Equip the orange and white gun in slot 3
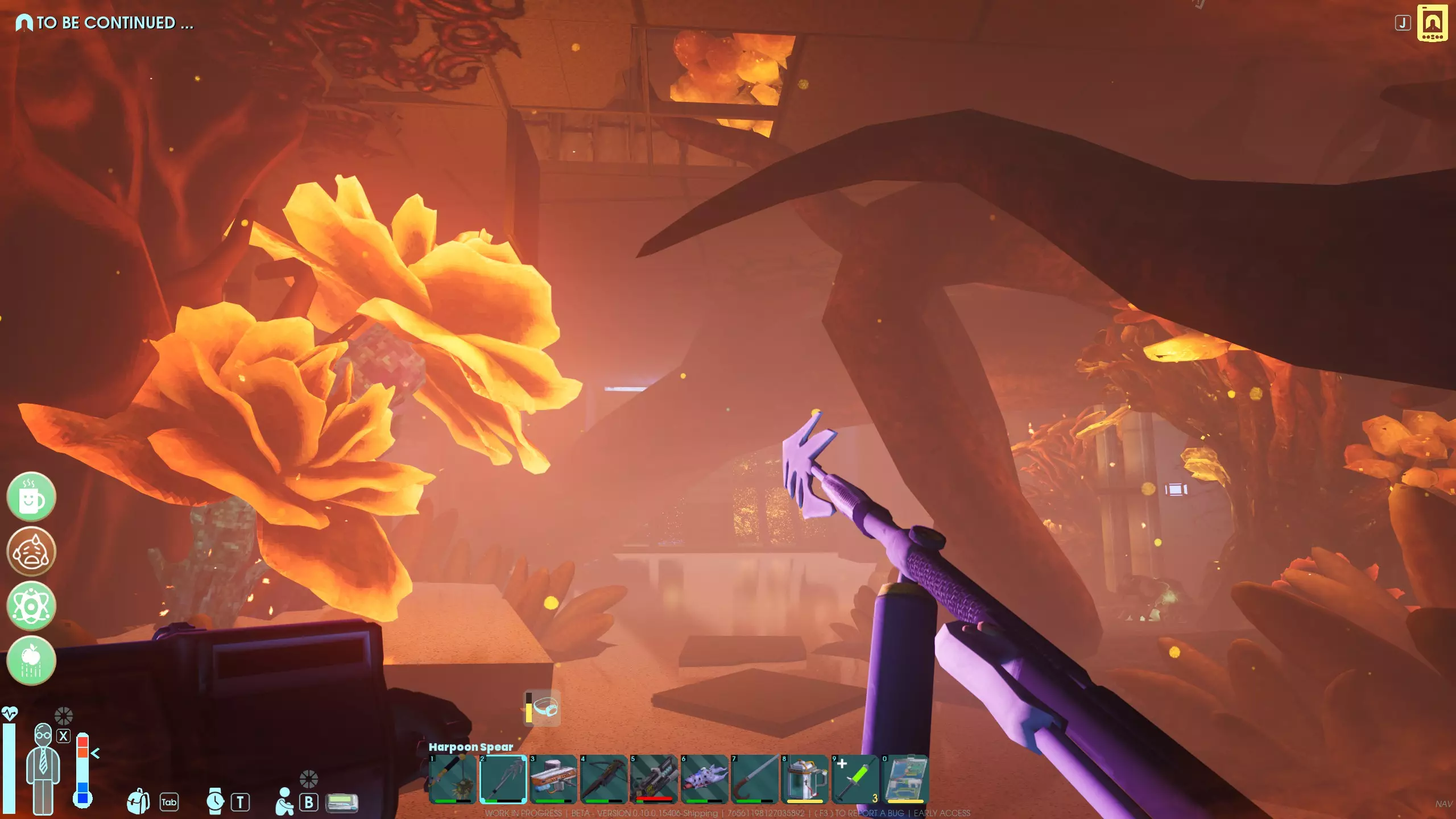This screenshot has height=819, width=1456. click(553, 779)
